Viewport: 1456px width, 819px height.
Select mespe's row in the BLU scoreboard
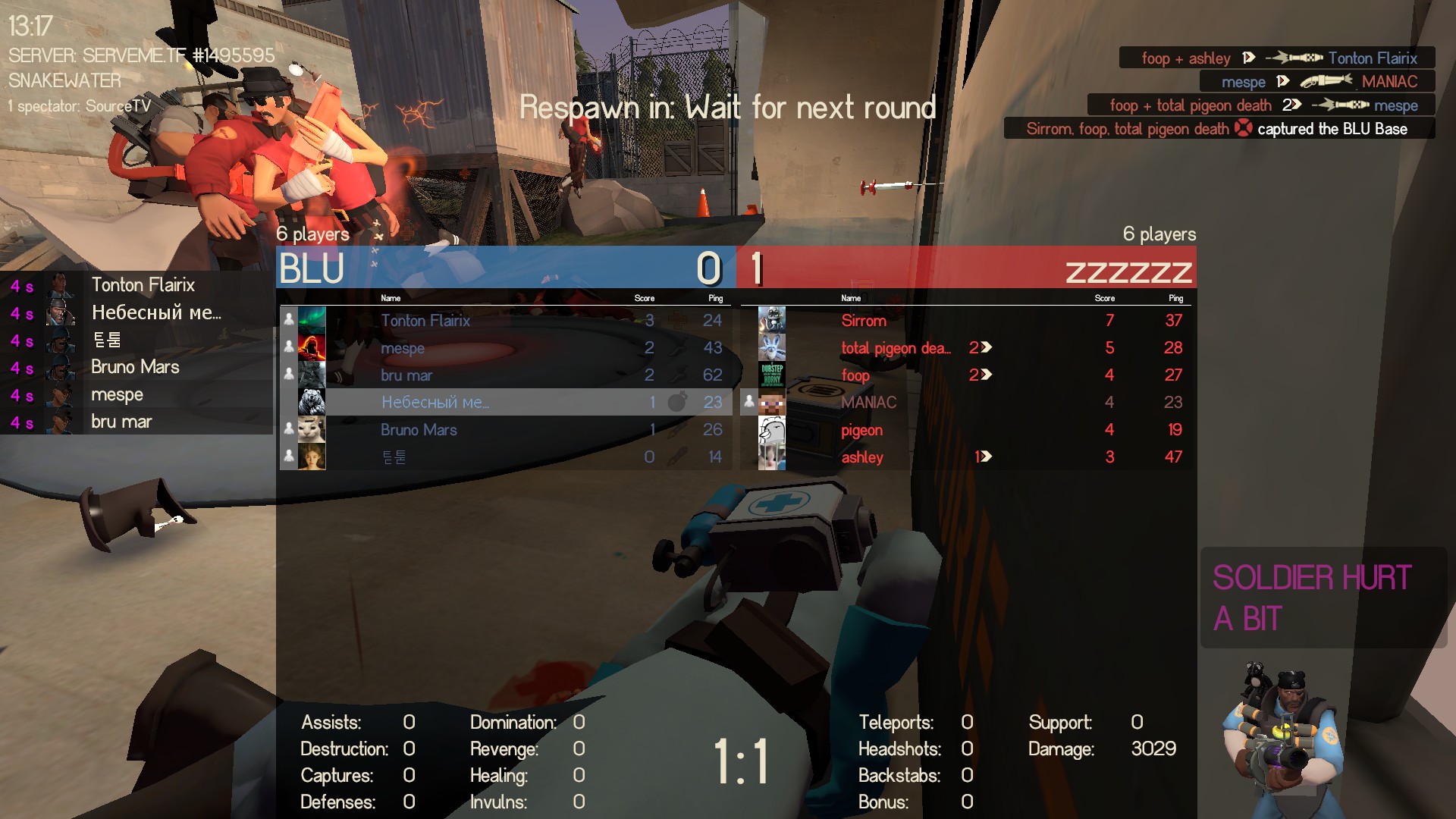(505, 347)
